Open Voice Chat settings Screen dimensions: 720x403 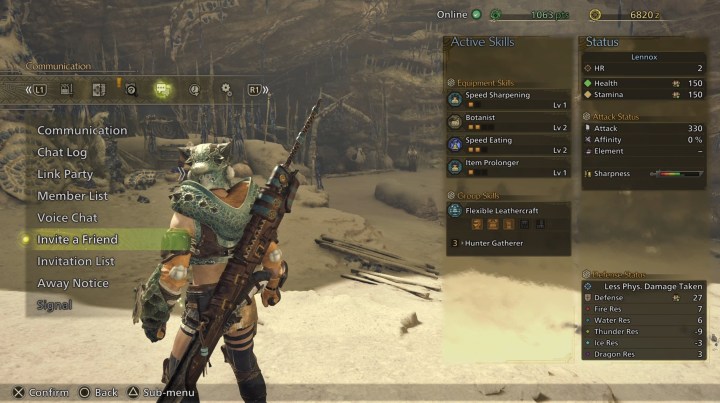click(67, 218)
